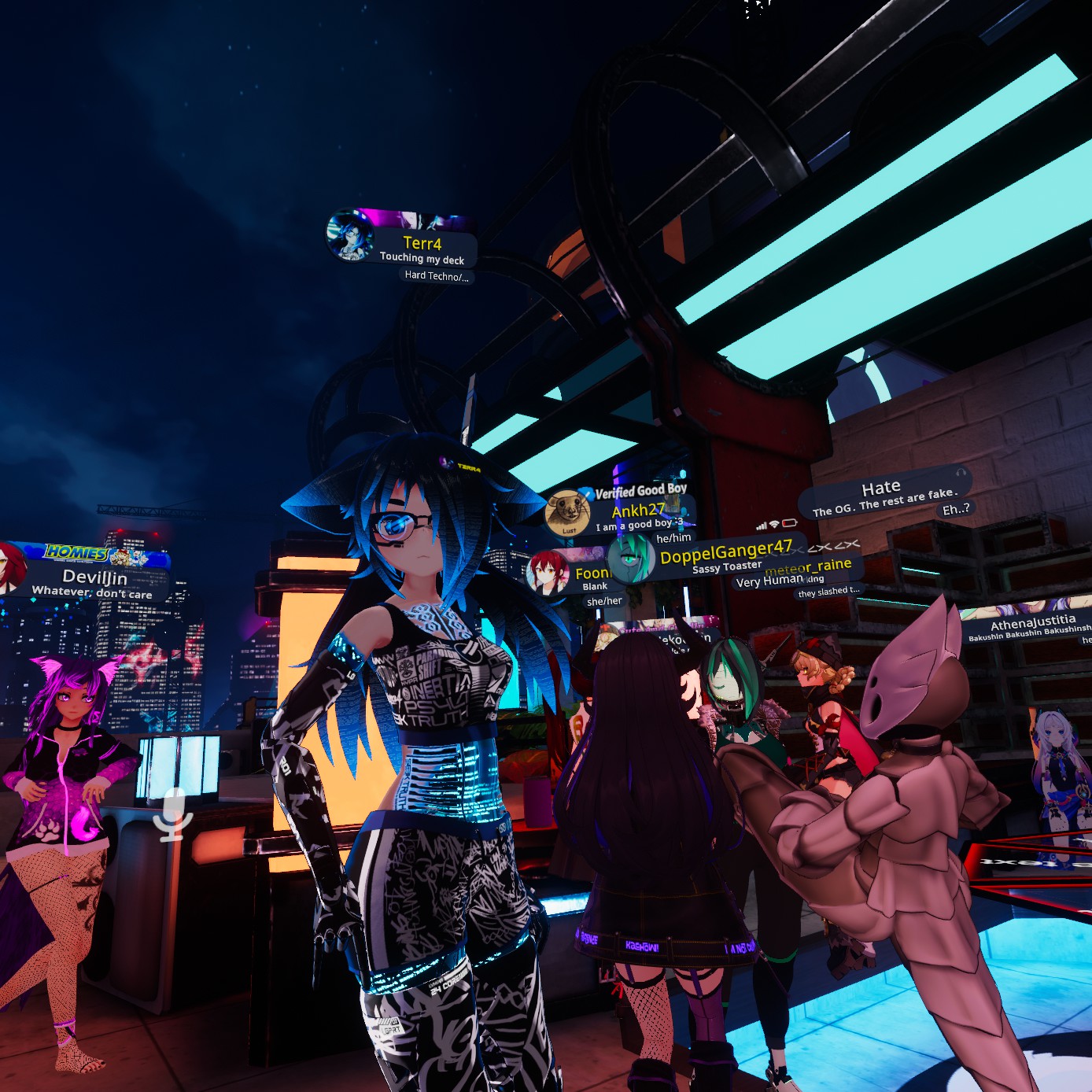This screenshot has width=1092, height=1092.
Task: Select the DevilJin player nameplate
Action: 95,578
